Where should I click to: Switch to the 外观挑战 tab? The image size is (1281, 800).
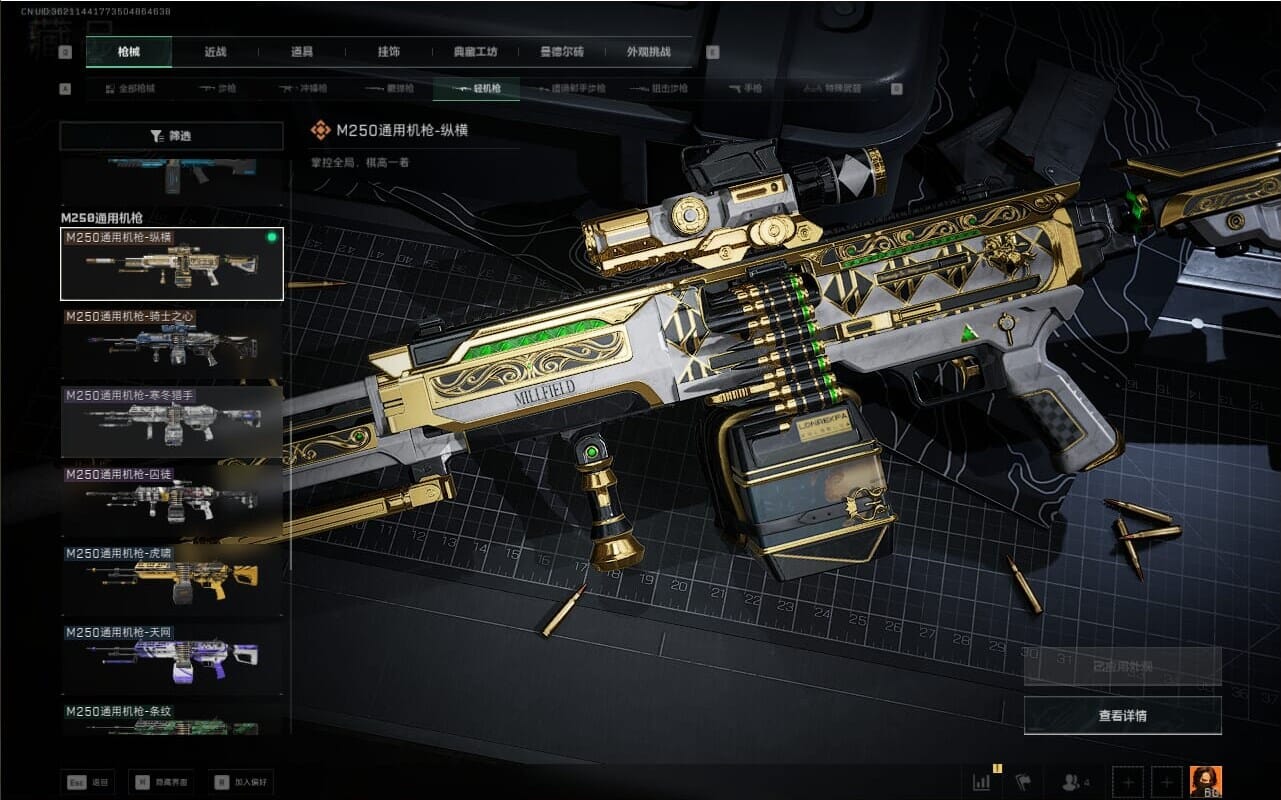[x=647, y=52]
